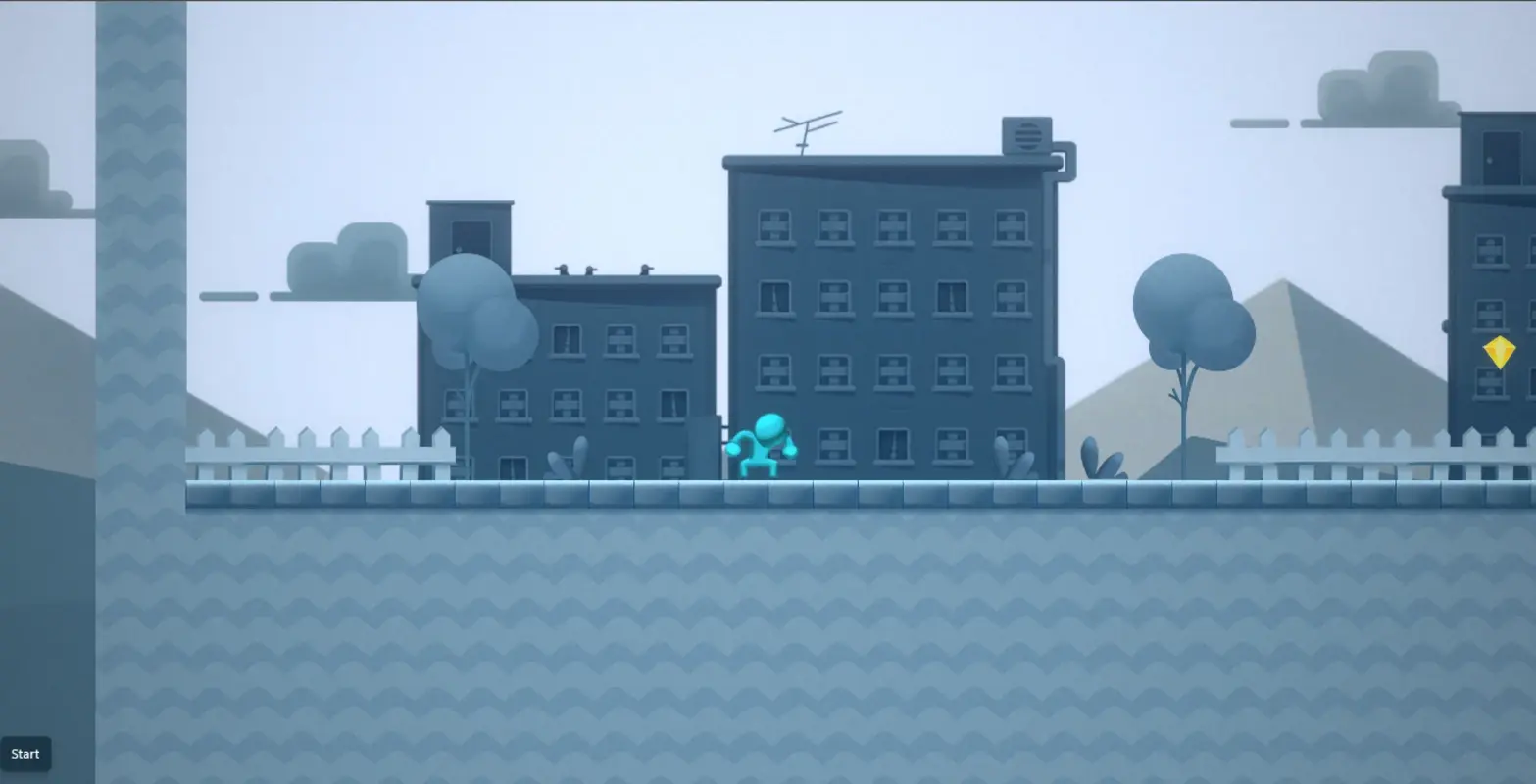Click the TV antenna on the rooftop
This screenshot has width=1536, height=784.
(806, 127)
